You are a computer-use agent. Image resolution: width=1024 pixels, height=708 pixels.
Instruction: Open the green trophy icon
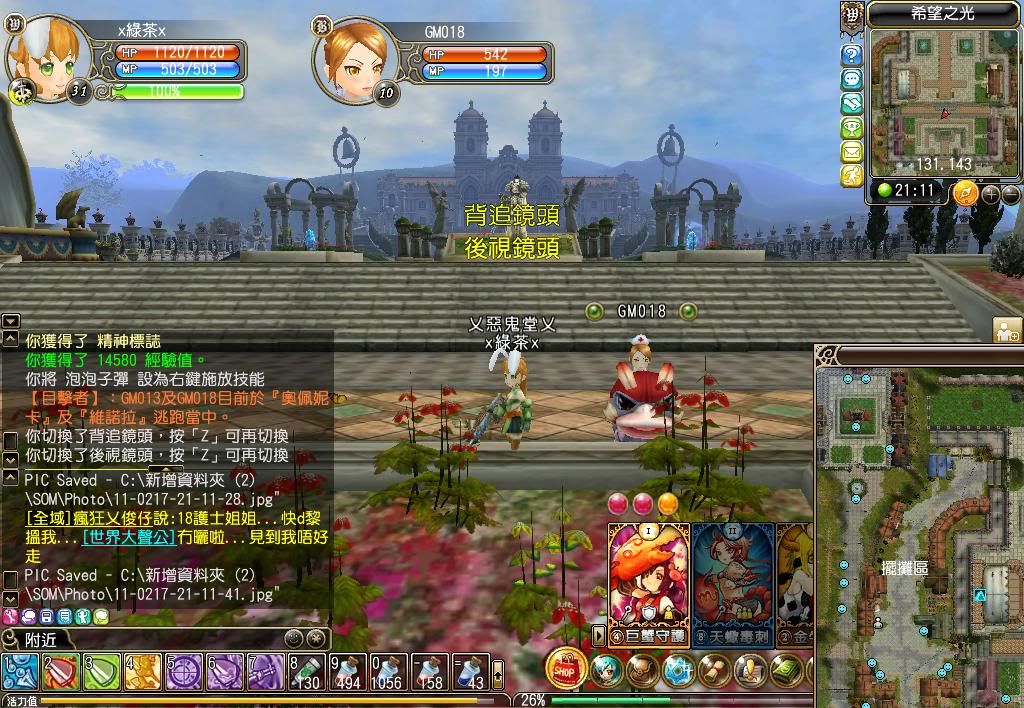(852, 128)
